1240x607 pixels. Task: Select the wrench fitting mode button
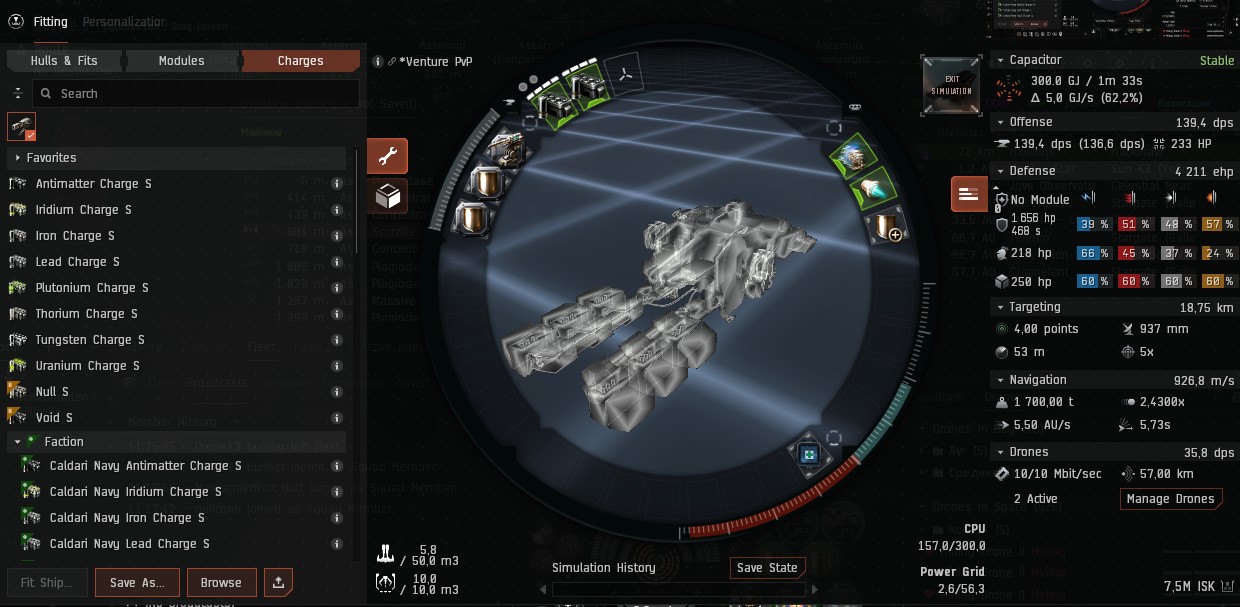(387, 157)
